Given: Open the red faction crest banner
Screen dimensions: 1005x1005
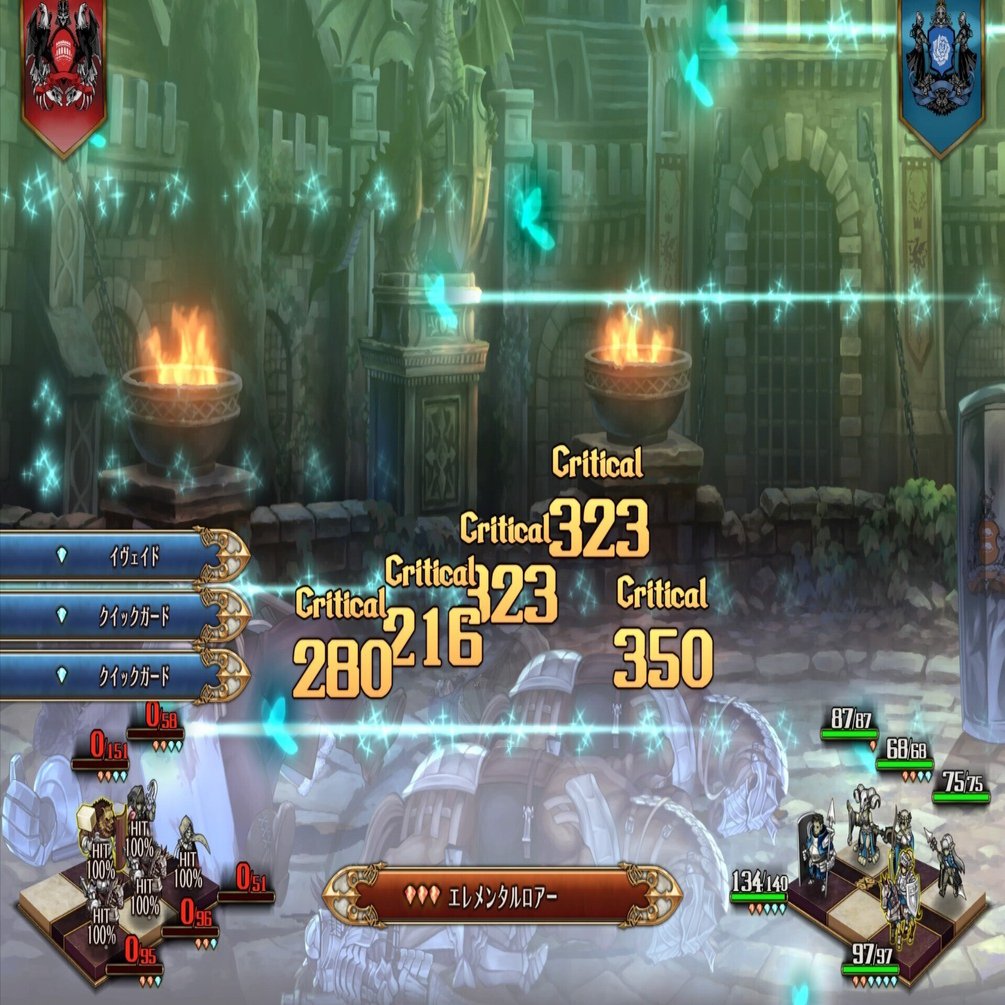Looking at the screenshot, I should (x=63, y=70).
